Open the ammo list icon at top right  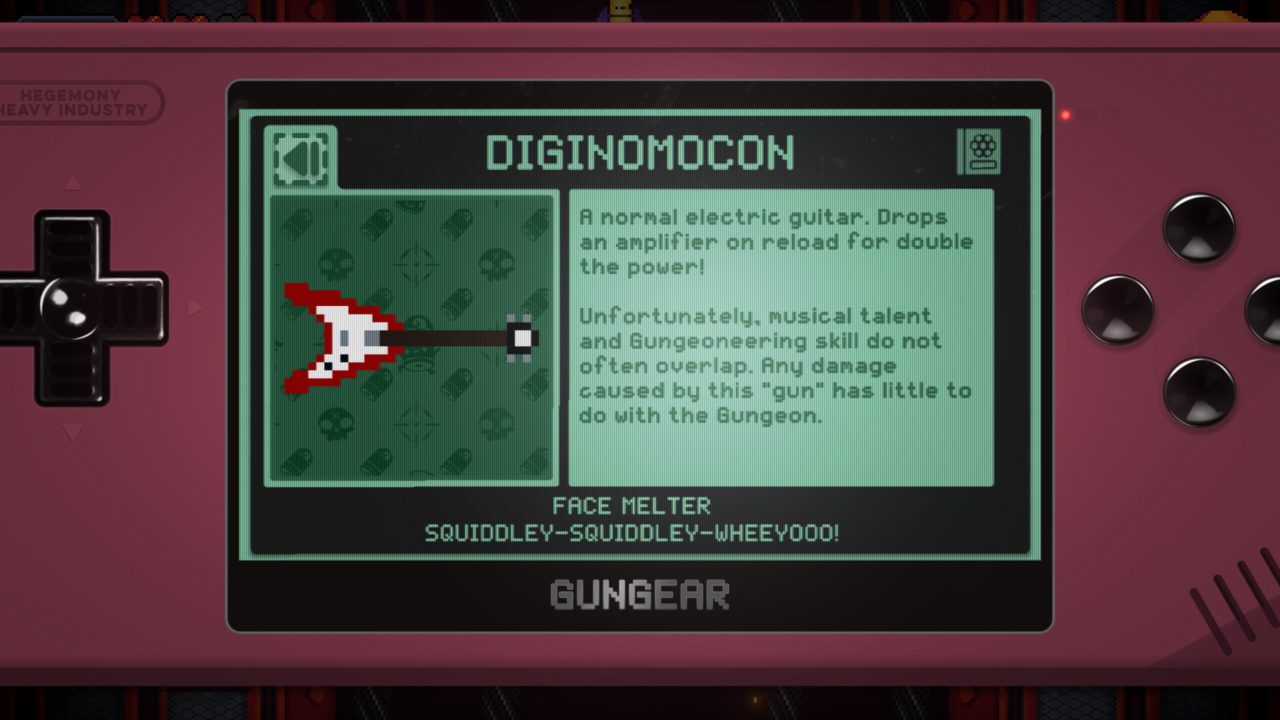(x=979, y=152)
